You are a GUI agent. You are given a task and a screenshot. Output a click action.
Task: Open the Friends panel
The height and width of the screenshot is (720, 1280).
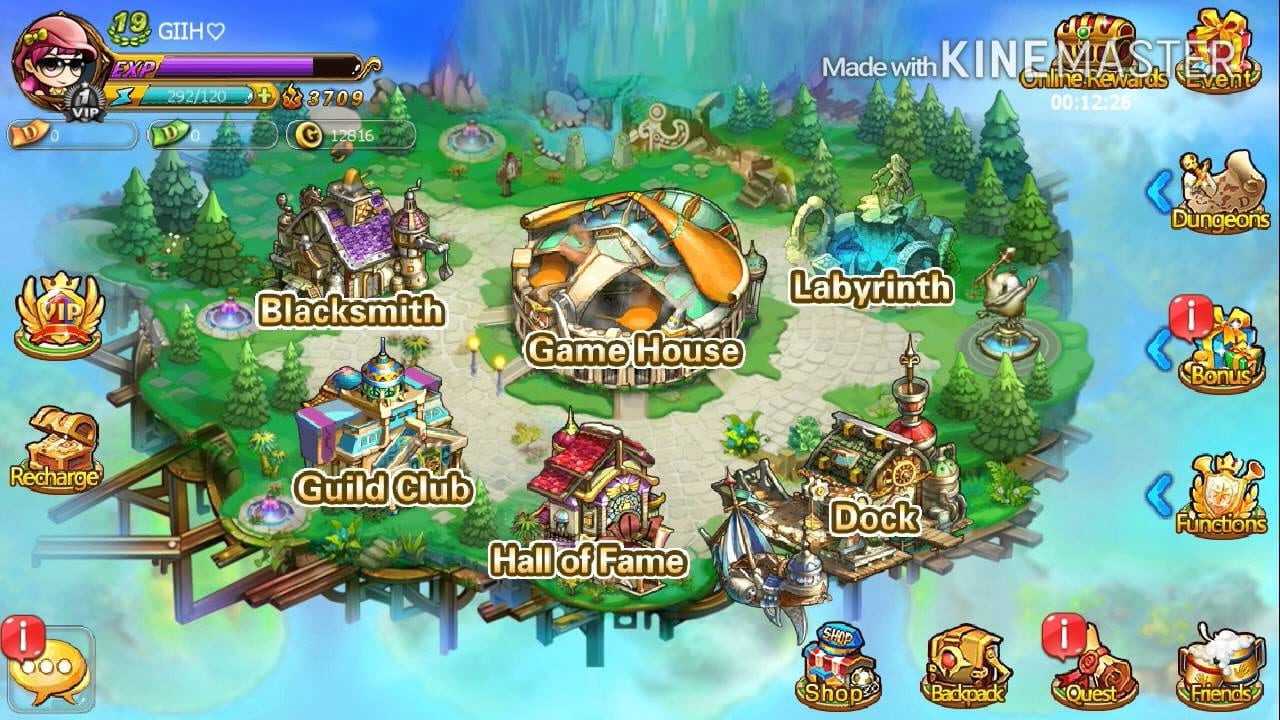1220,665
